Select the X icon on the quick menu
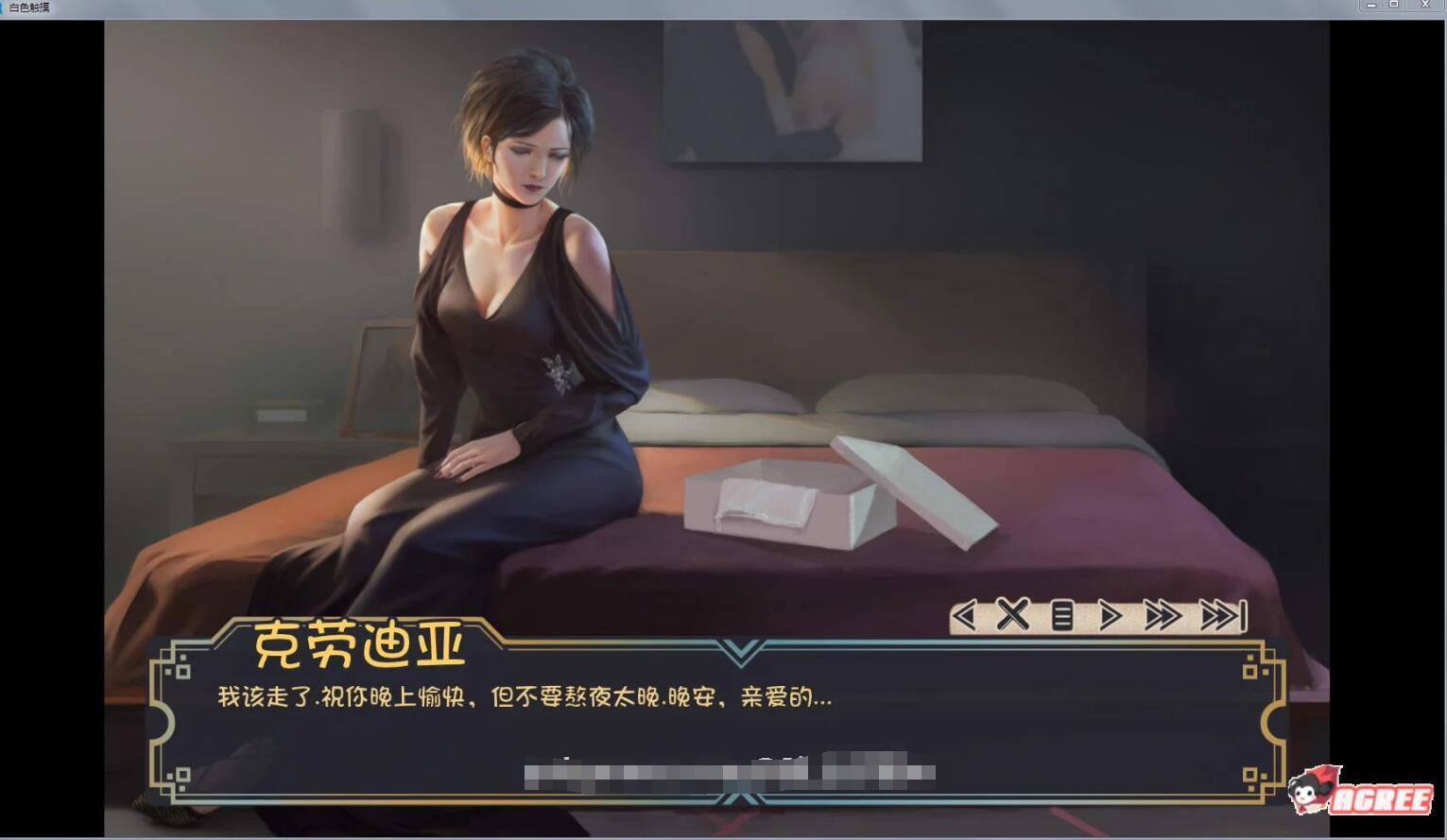Screen dimensions: 1447x840 pos(1012,616)
